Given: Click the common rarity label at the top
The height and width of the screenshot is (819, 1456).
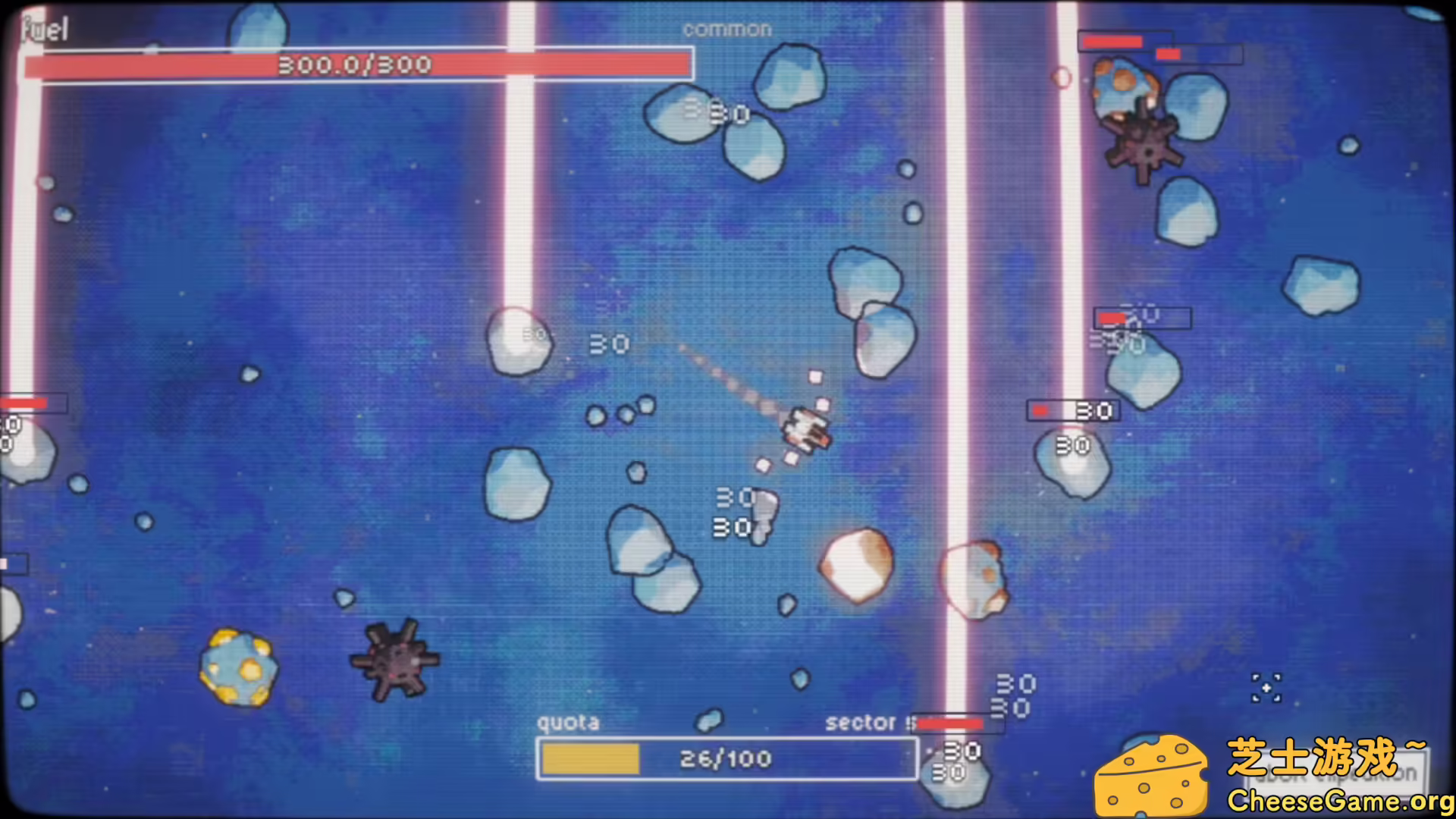Looking at the screenshot, I should click(726, 29).
